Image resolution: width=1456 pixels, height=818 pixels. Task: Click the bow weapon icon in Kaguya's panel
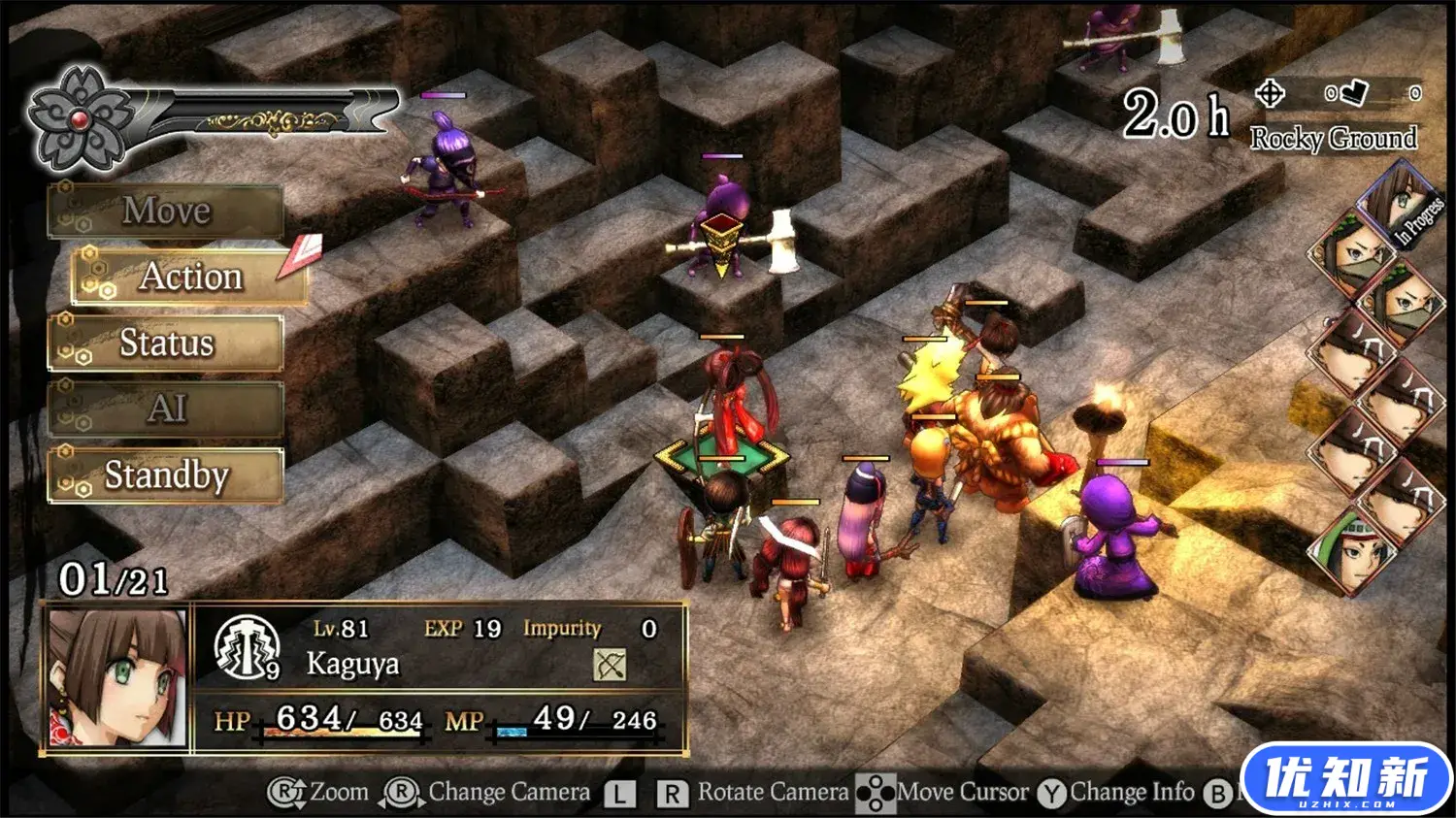(x=610, y=665)
